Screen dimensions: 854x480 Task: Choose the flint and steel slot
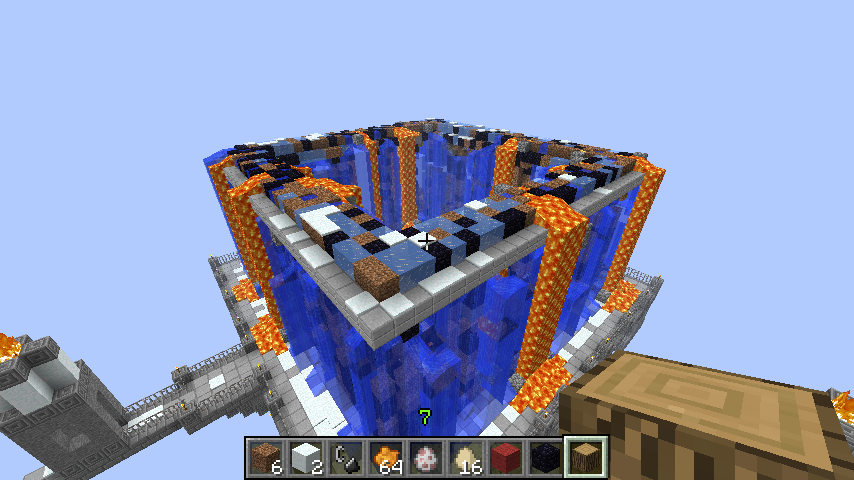point(346,457)
